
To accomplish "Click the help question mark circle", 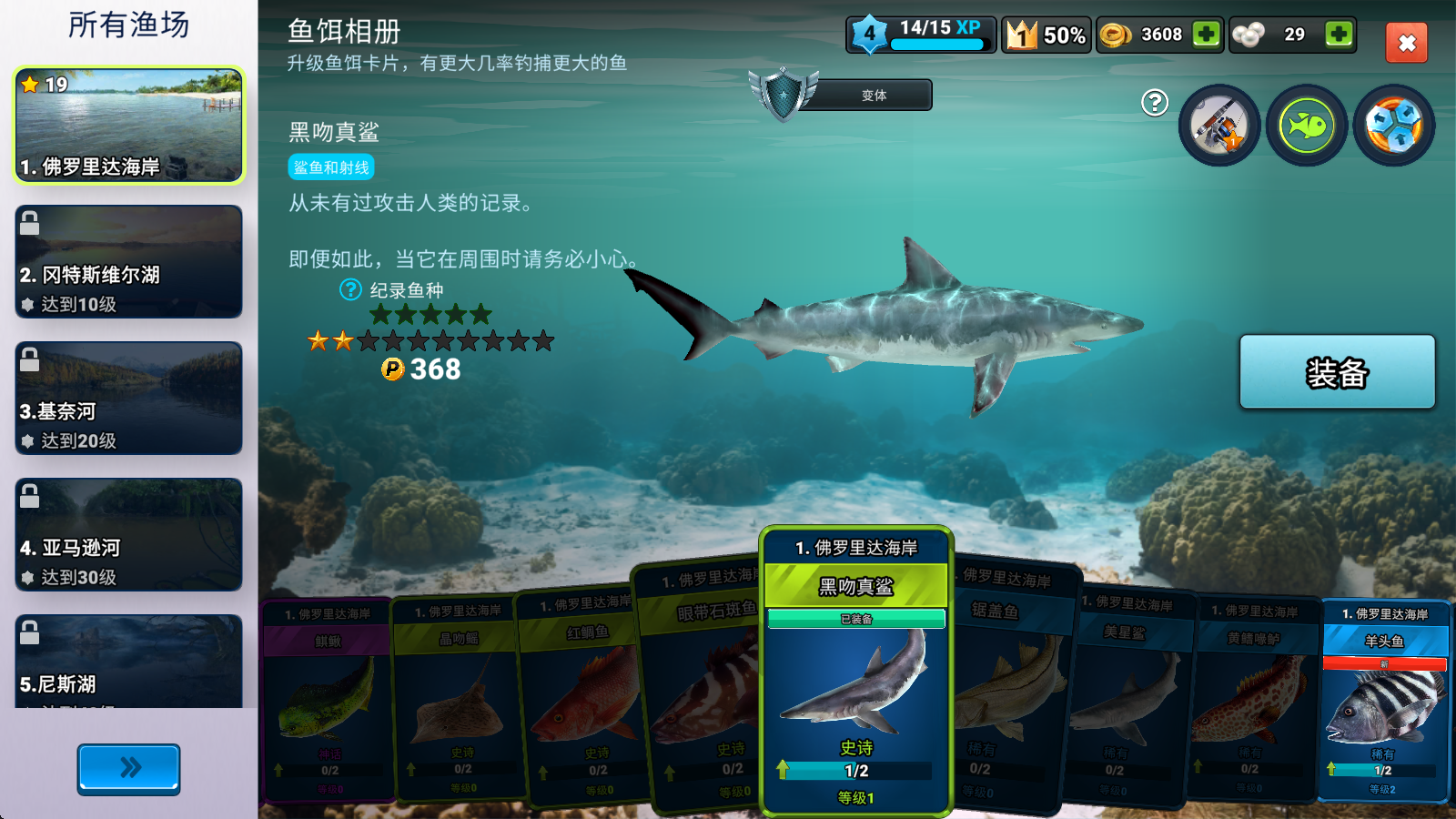I will pyautogui.click(x=1153, y=105).
